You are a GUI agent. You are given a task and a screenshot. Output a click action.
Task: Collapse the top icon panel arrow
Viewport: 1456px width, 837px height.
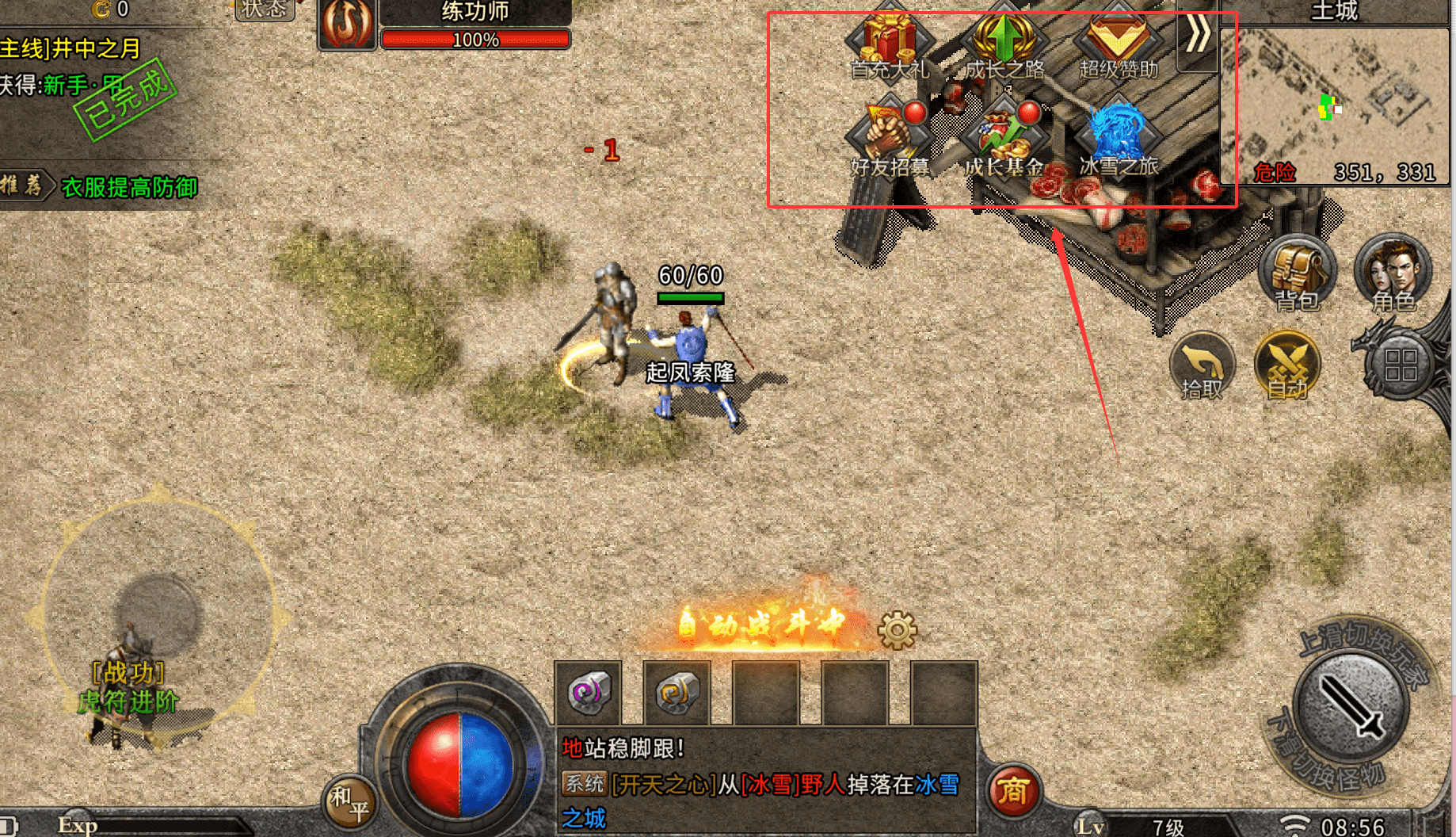[x=1197, y=36]
